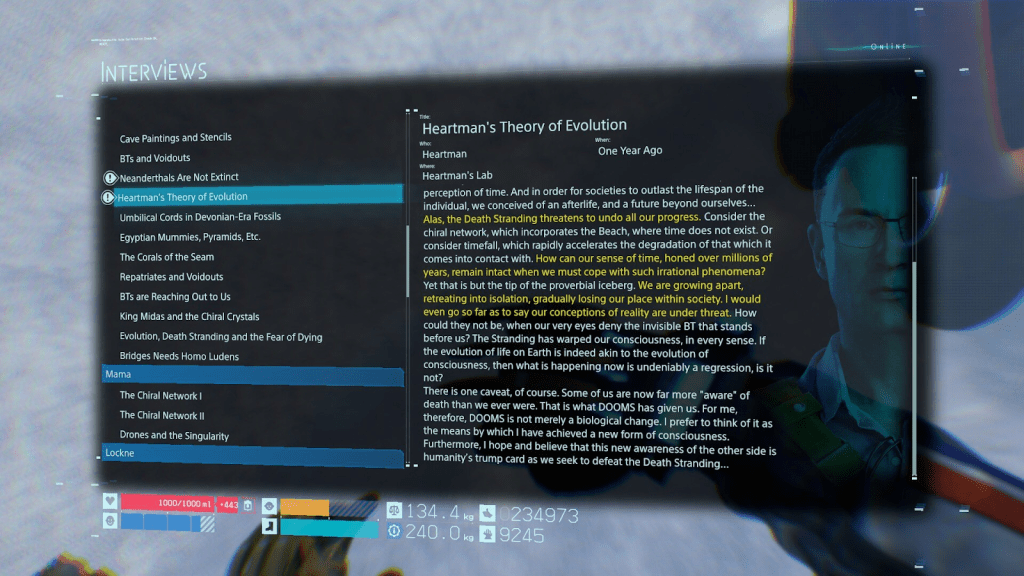Viewport: 1024px width, 576px height.
Task: Open the Cave Paintings and Stencils interview
Action: (175, 138)
